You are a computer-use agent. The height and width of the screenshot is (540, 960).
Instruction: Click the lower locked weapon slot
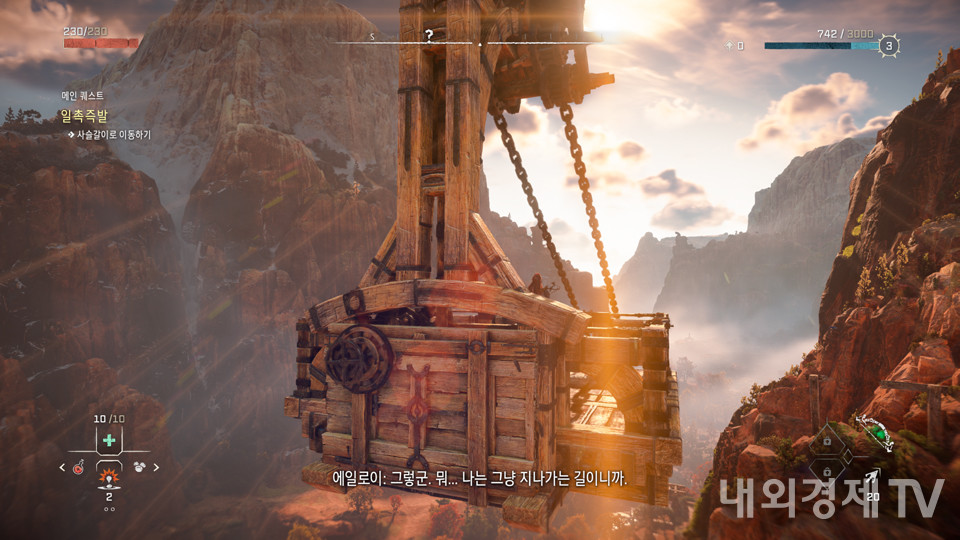pos(827,470)
